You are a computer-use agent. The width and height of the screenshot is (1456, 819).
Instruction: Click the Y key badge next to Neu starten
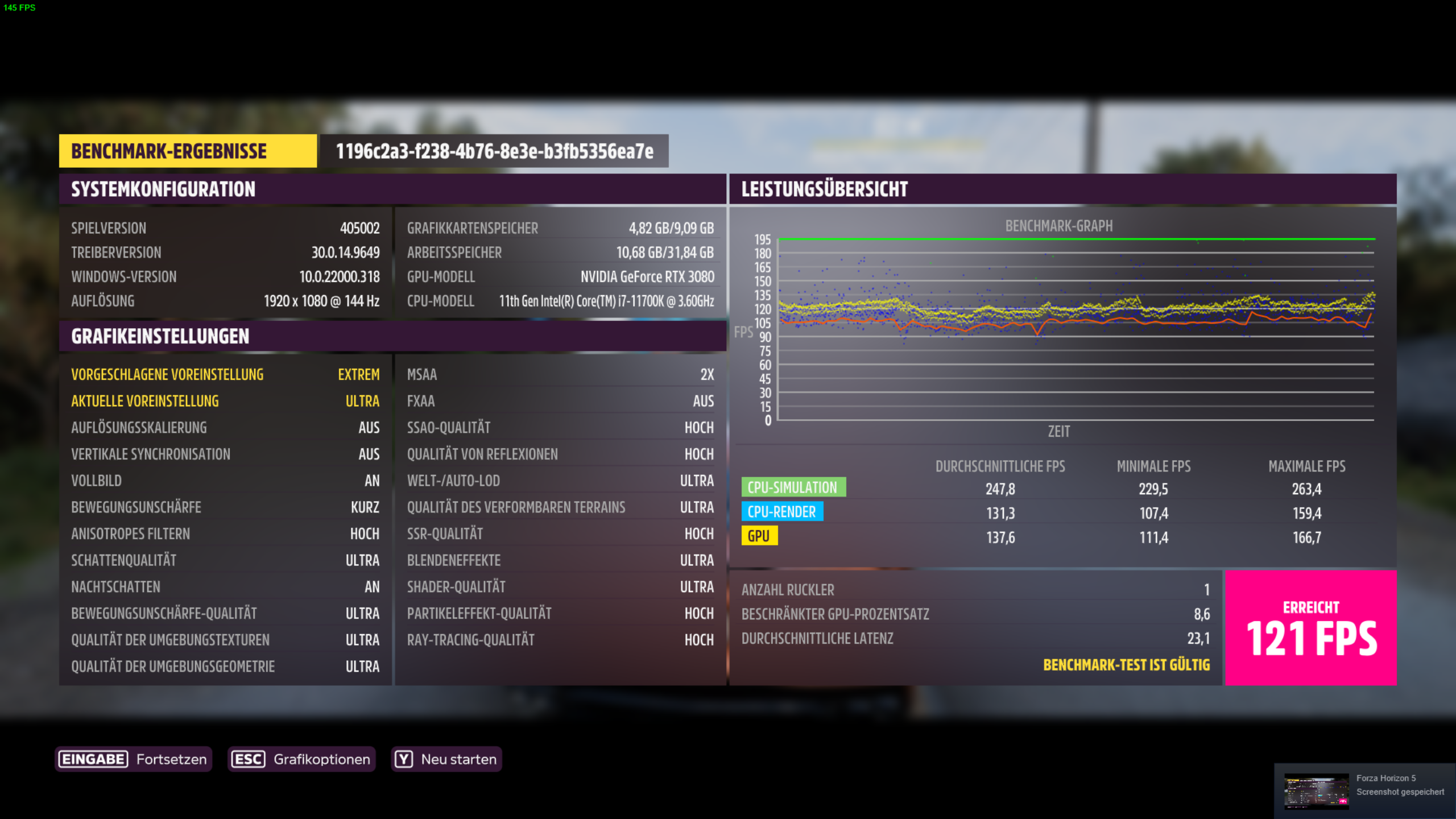tap(403, 759)
